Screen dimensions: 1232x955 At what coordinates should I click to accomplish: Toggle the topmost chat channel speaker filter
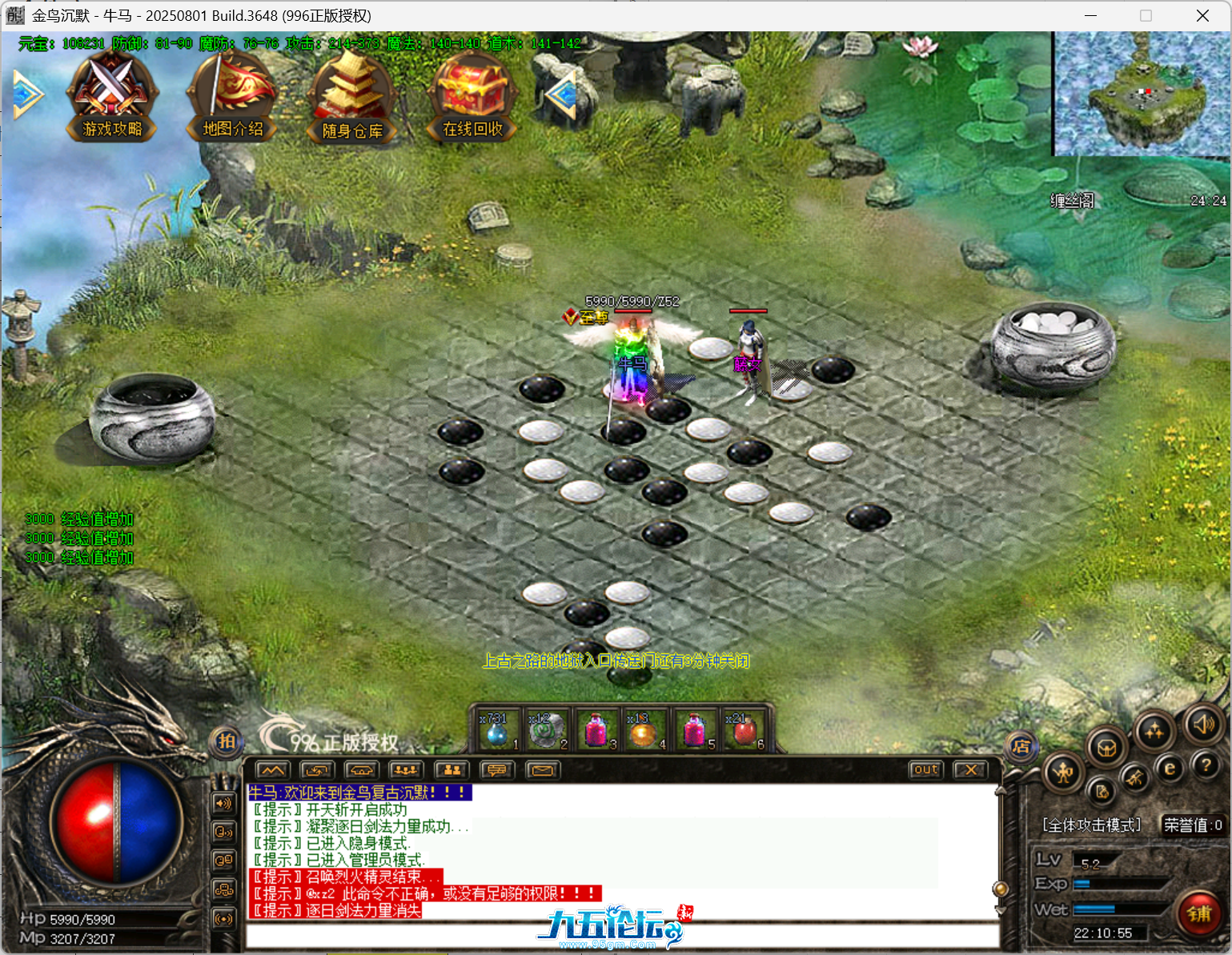pos(223,803)
